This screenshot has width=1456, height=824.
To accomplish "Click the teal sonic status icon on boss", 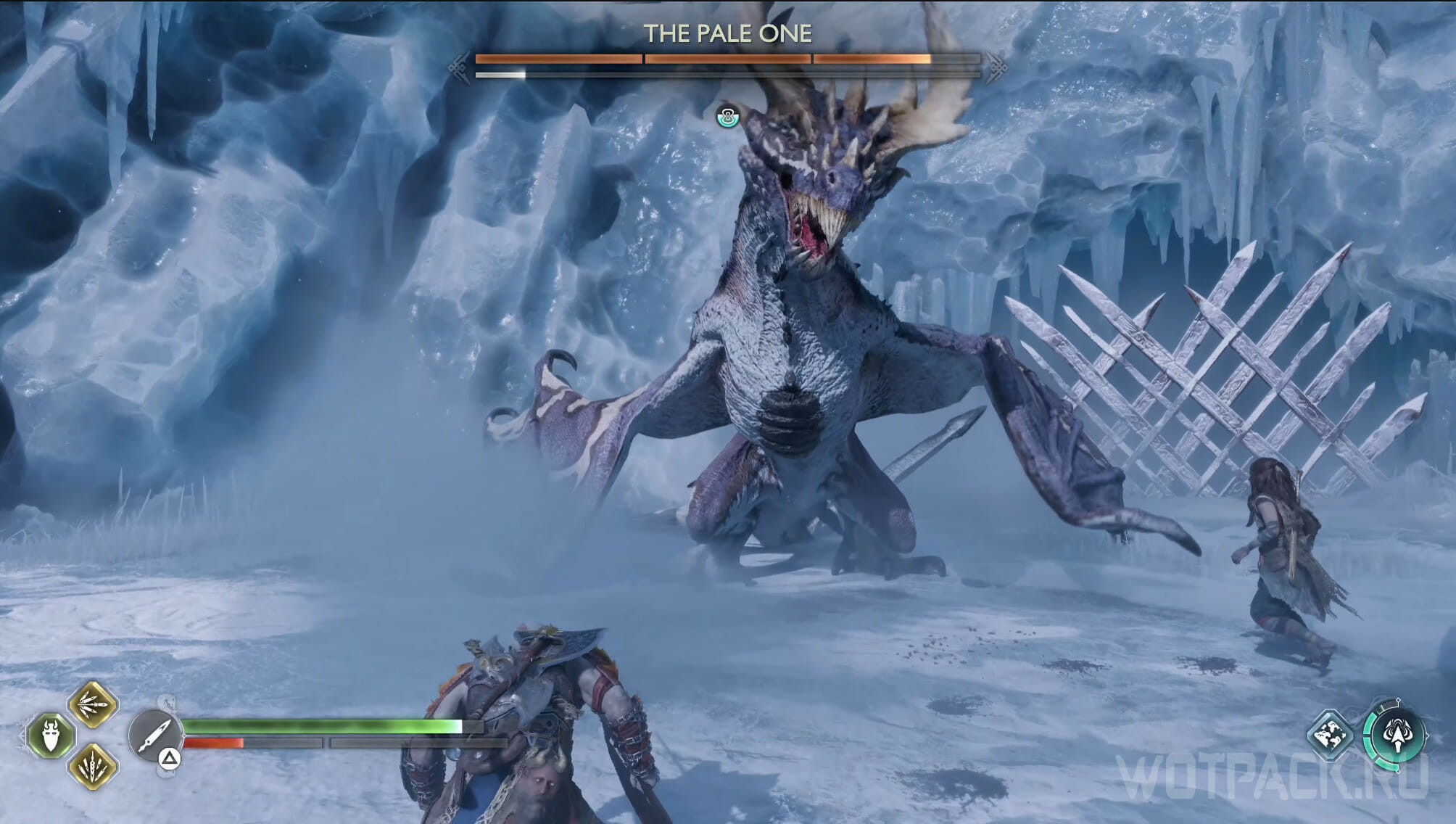I will tap(727, 116).
